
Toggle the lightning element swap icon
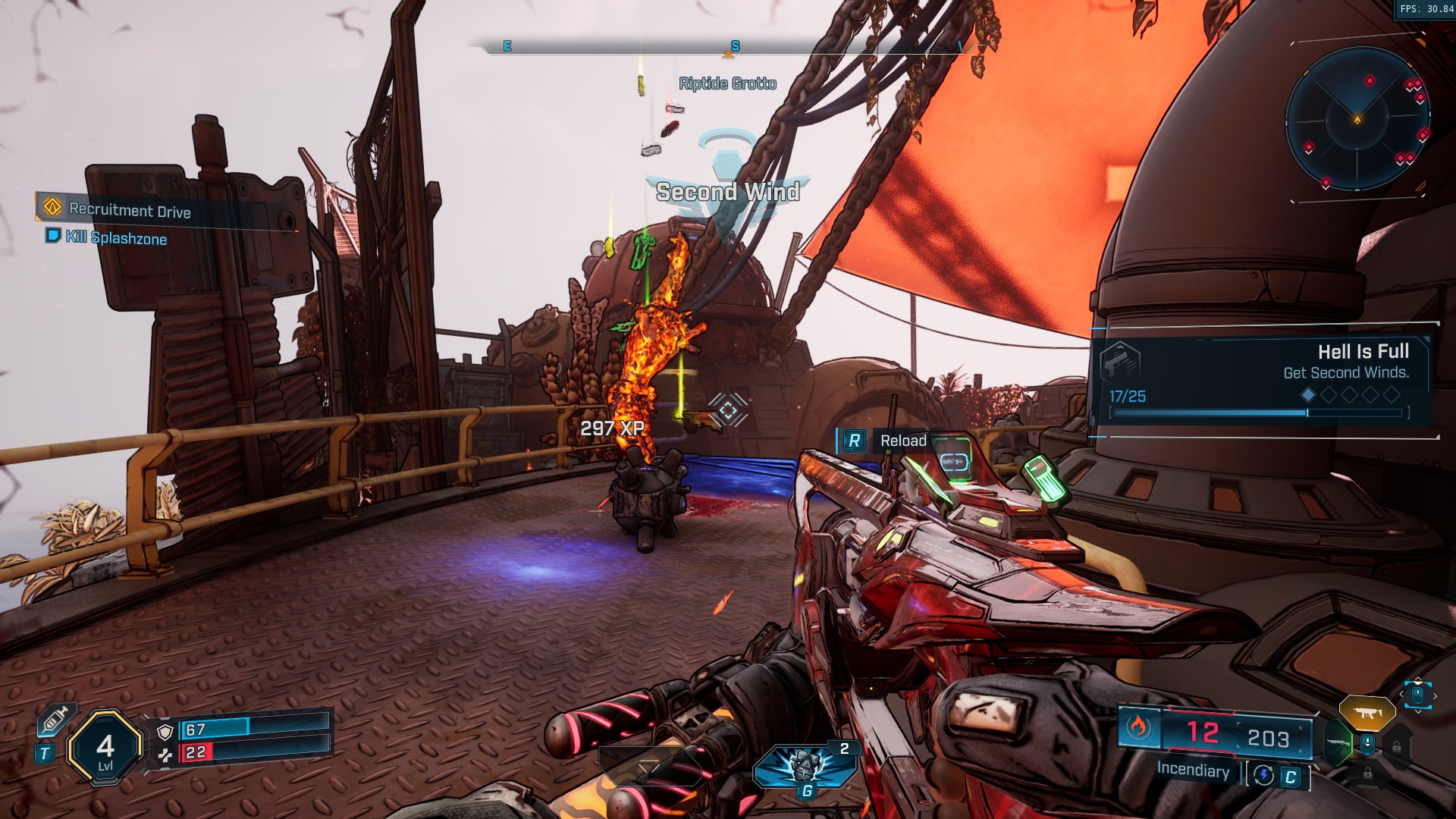(1264, 775)
